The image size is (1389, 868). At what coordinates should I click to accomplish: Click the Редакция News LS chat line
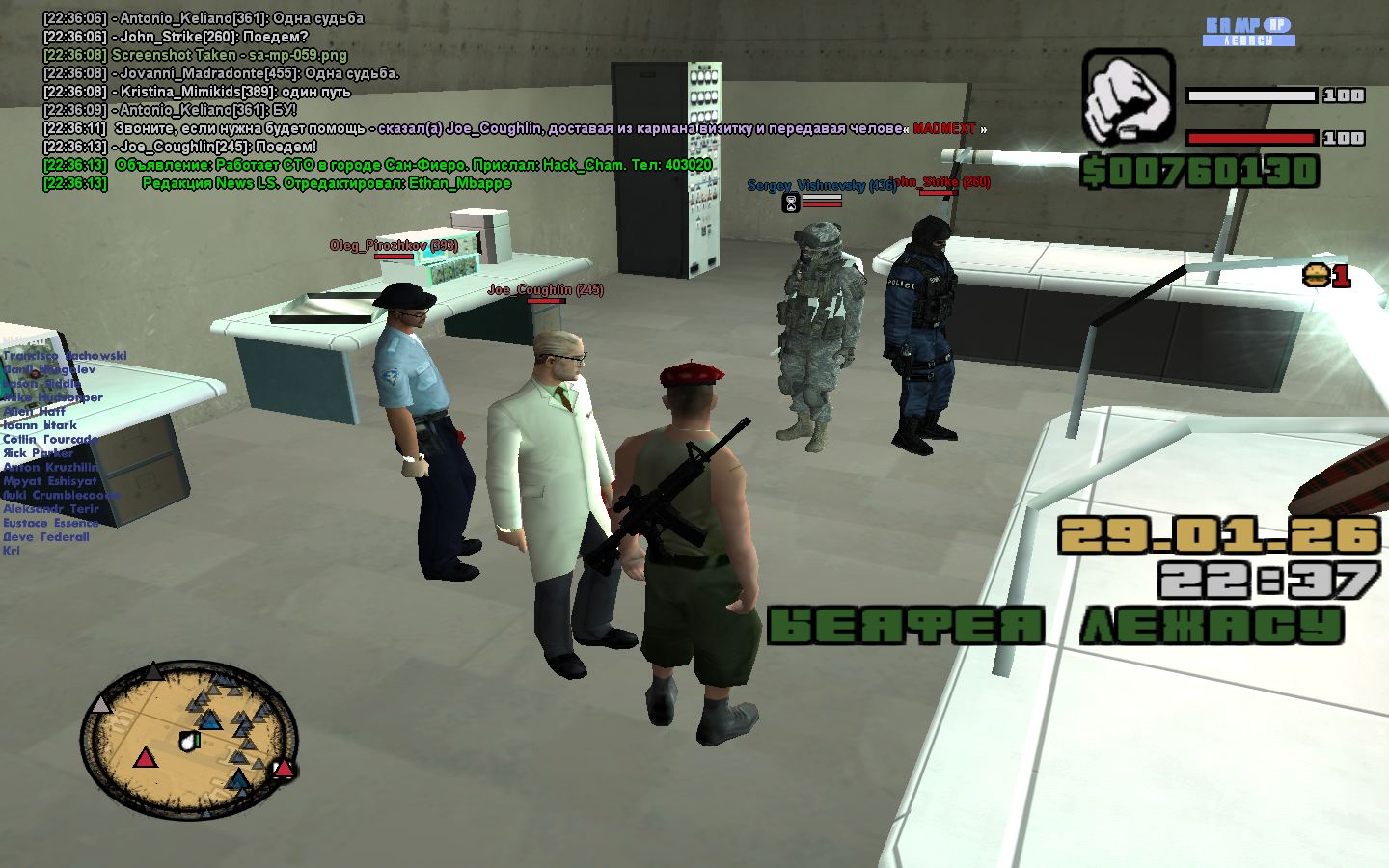pyautogui.click(x=326, y=183)
